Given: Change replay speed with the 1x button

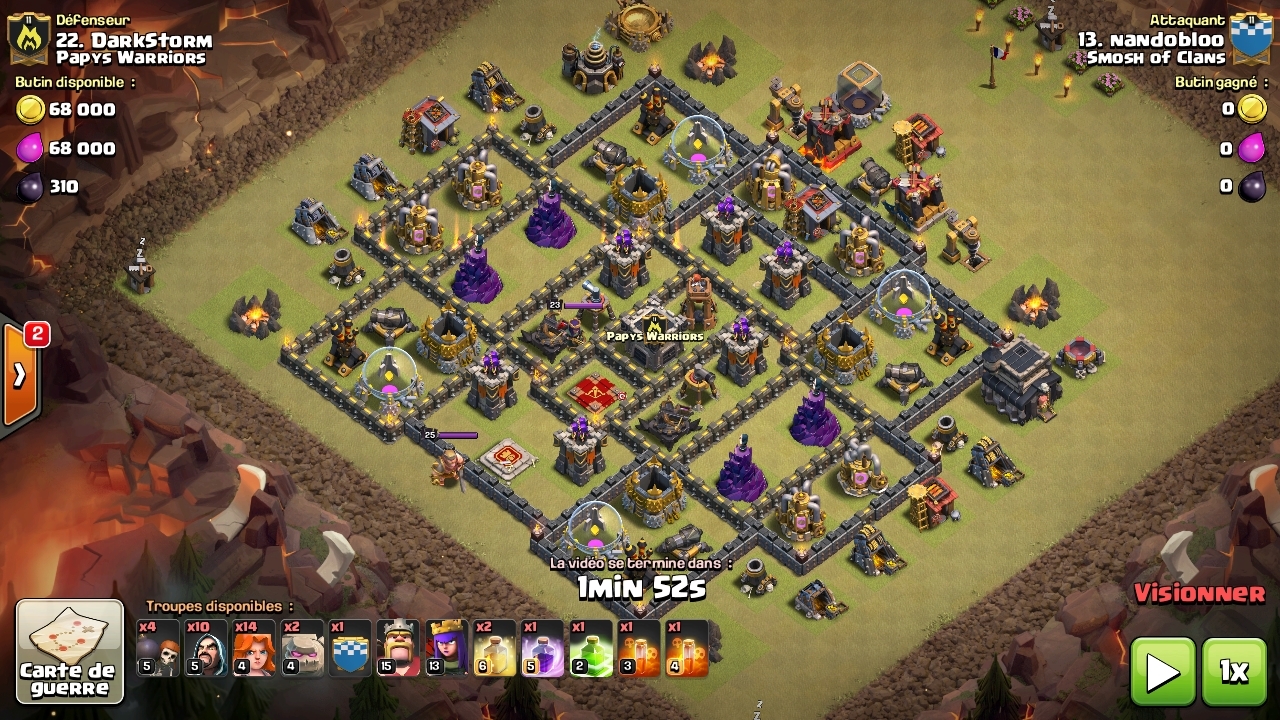Looking at the screenshot, I should pyautogui.click(x=1234, y=671).
